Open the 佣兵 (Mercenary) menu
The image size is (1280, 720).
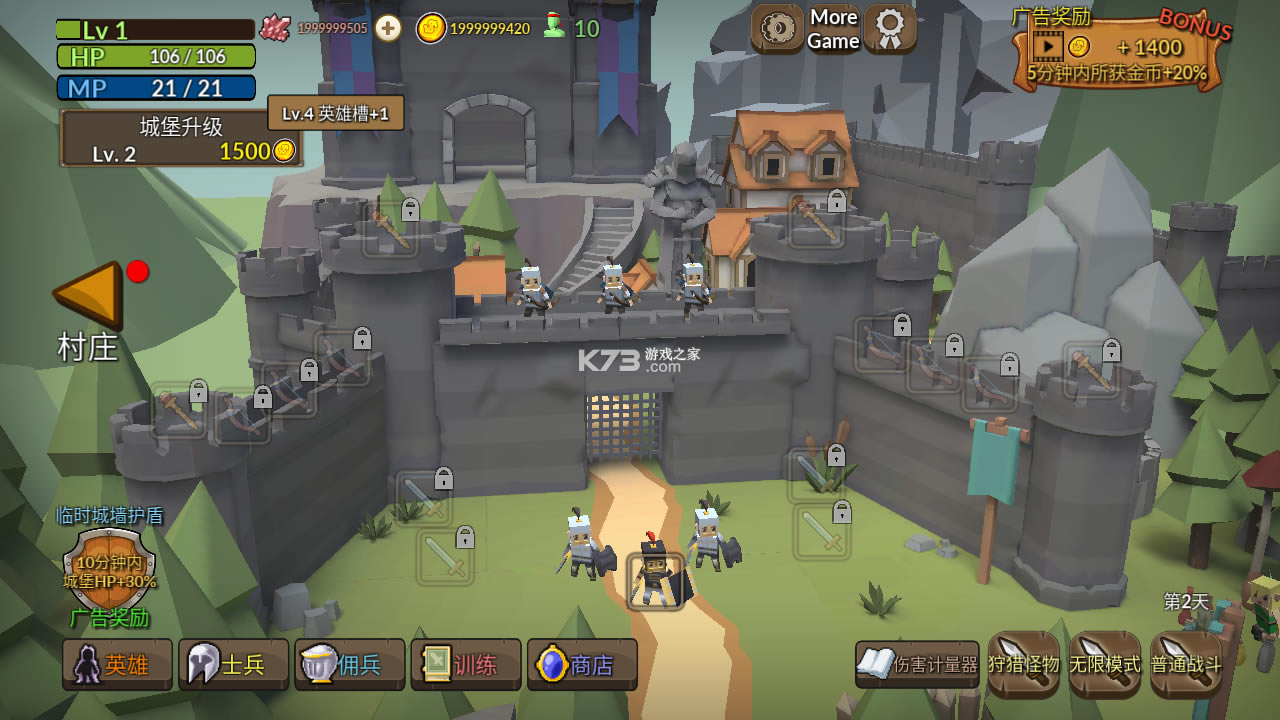tap(349, 665)
